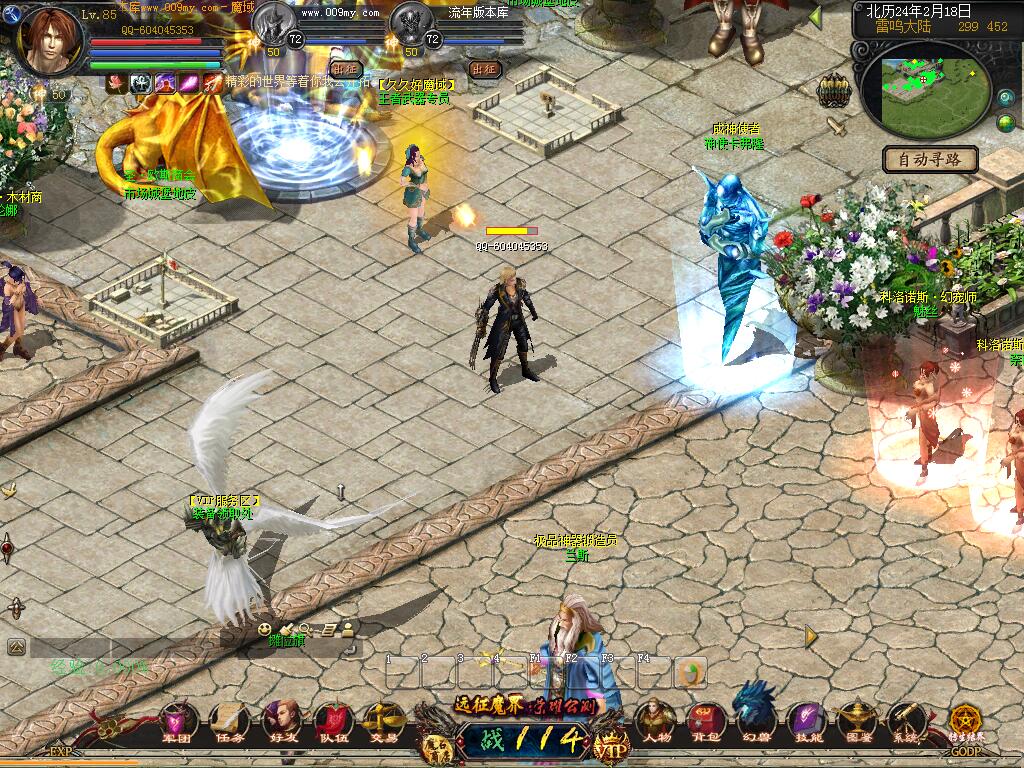The image size is (1024, 768).
Task: Open the 军团 (Legion) menu
Action: pos(180,720)
